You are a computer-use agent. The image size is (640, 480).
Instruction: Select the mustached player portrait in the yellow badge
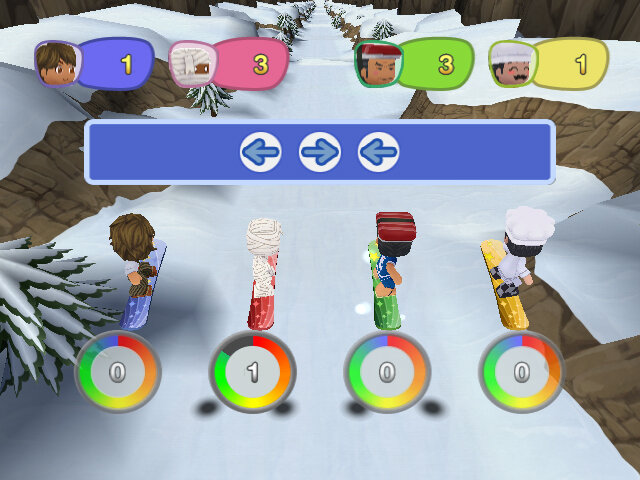pyautogui.click(x=512, y=65)
